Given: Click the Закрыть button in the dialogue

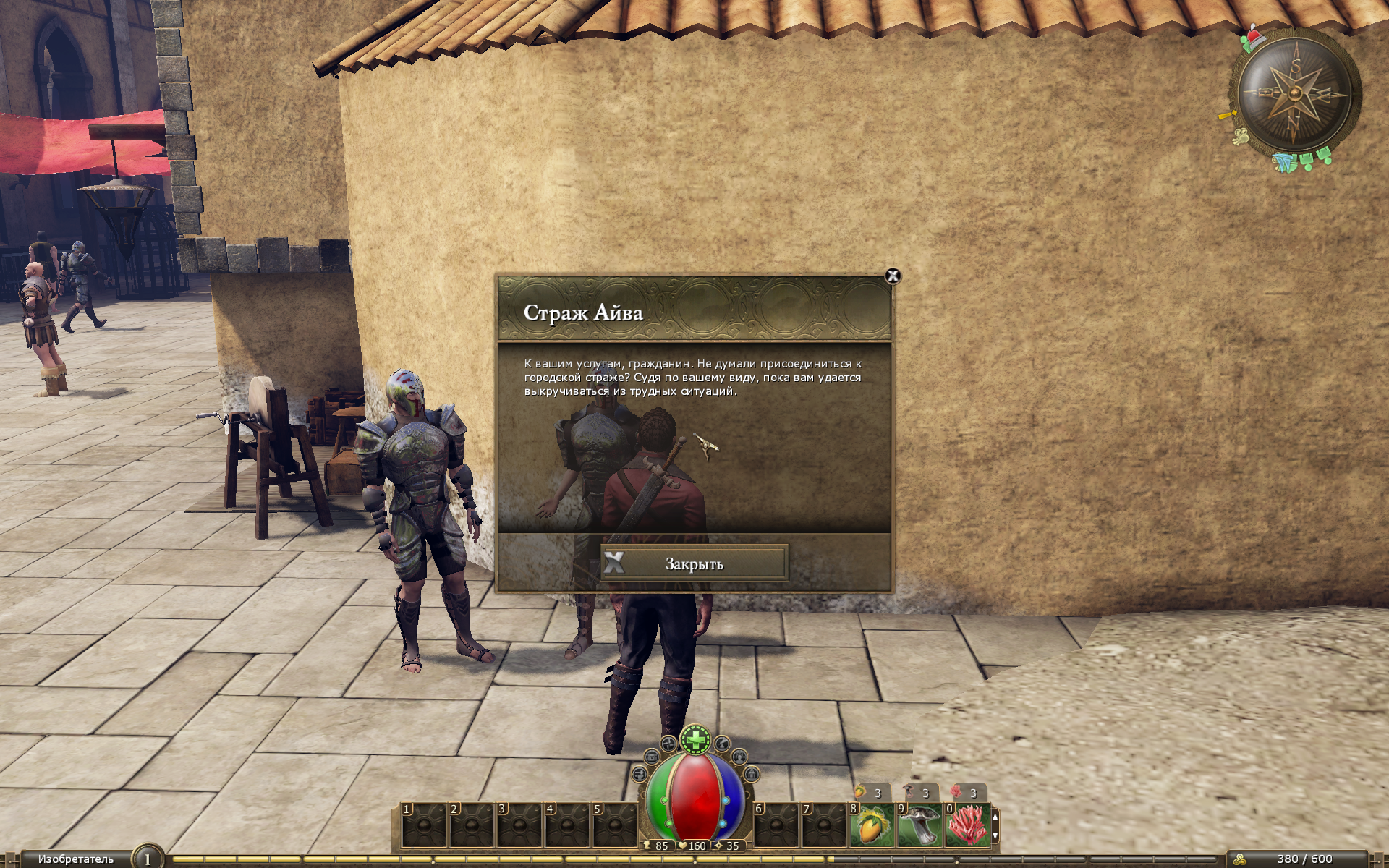Looking at the screenshot, I should (x=694, y=563).
